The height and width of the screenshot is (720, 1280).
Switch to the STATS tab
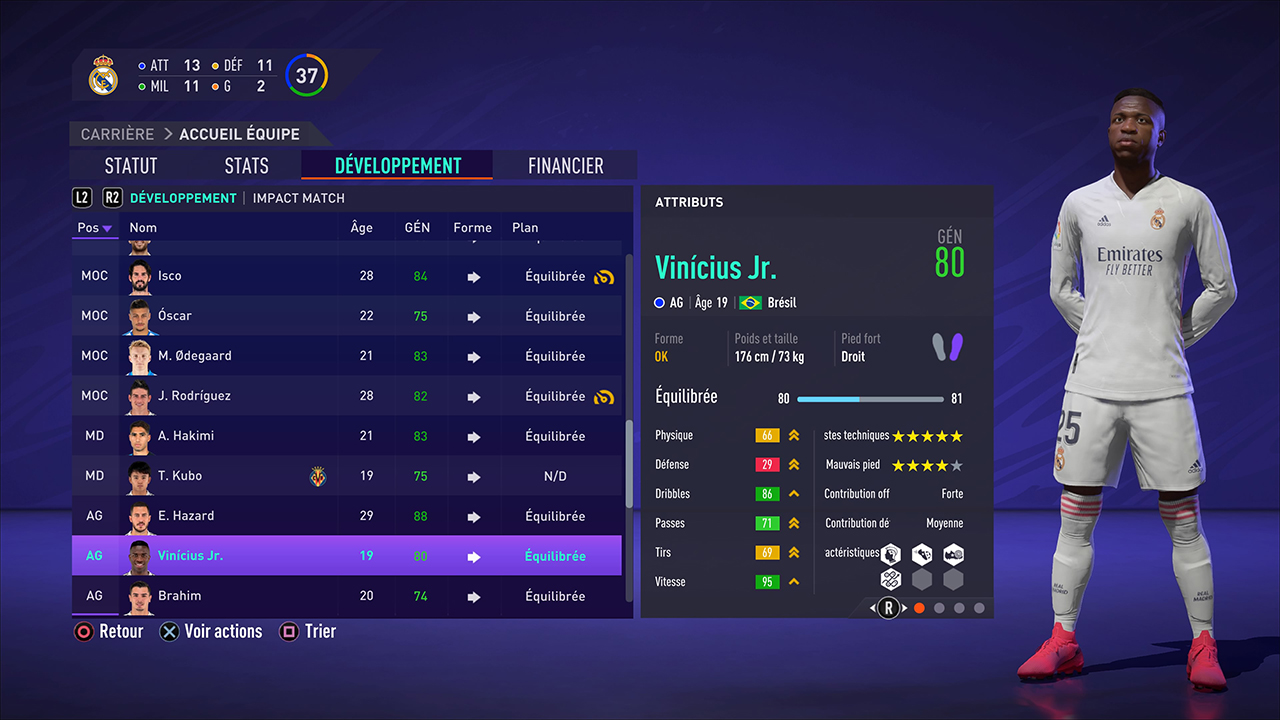coord(246,165)
